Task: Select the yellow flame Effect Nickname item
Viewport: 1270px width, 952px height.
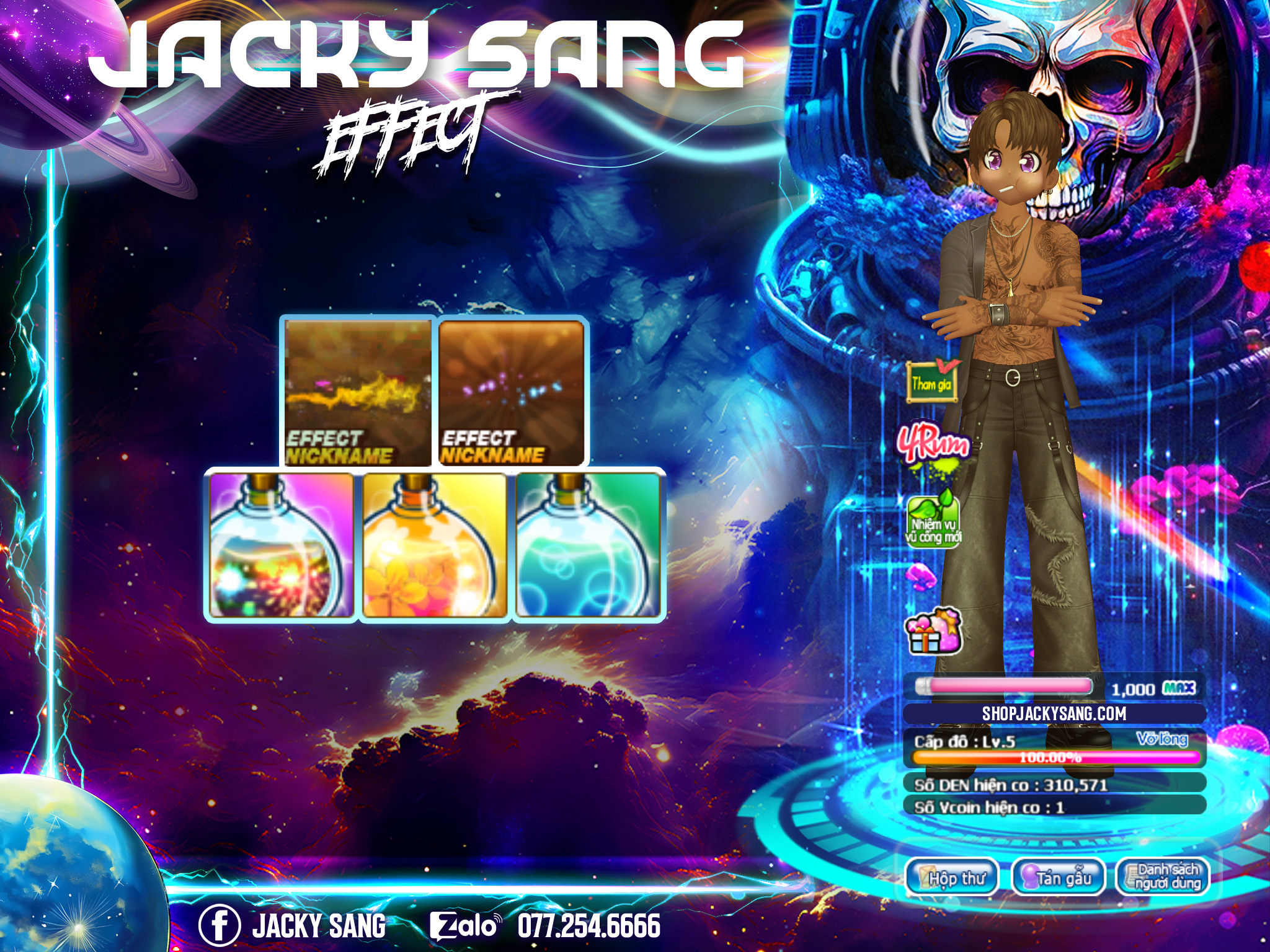Action: click(x=358, y=392)
